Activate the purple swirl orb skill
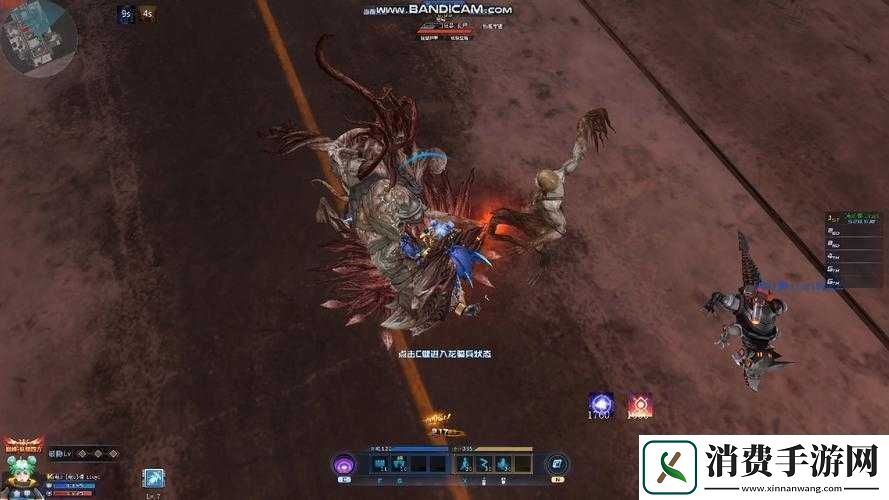This screenshot has height=500, width=889. pyautogui.click(x=345, y=464)
